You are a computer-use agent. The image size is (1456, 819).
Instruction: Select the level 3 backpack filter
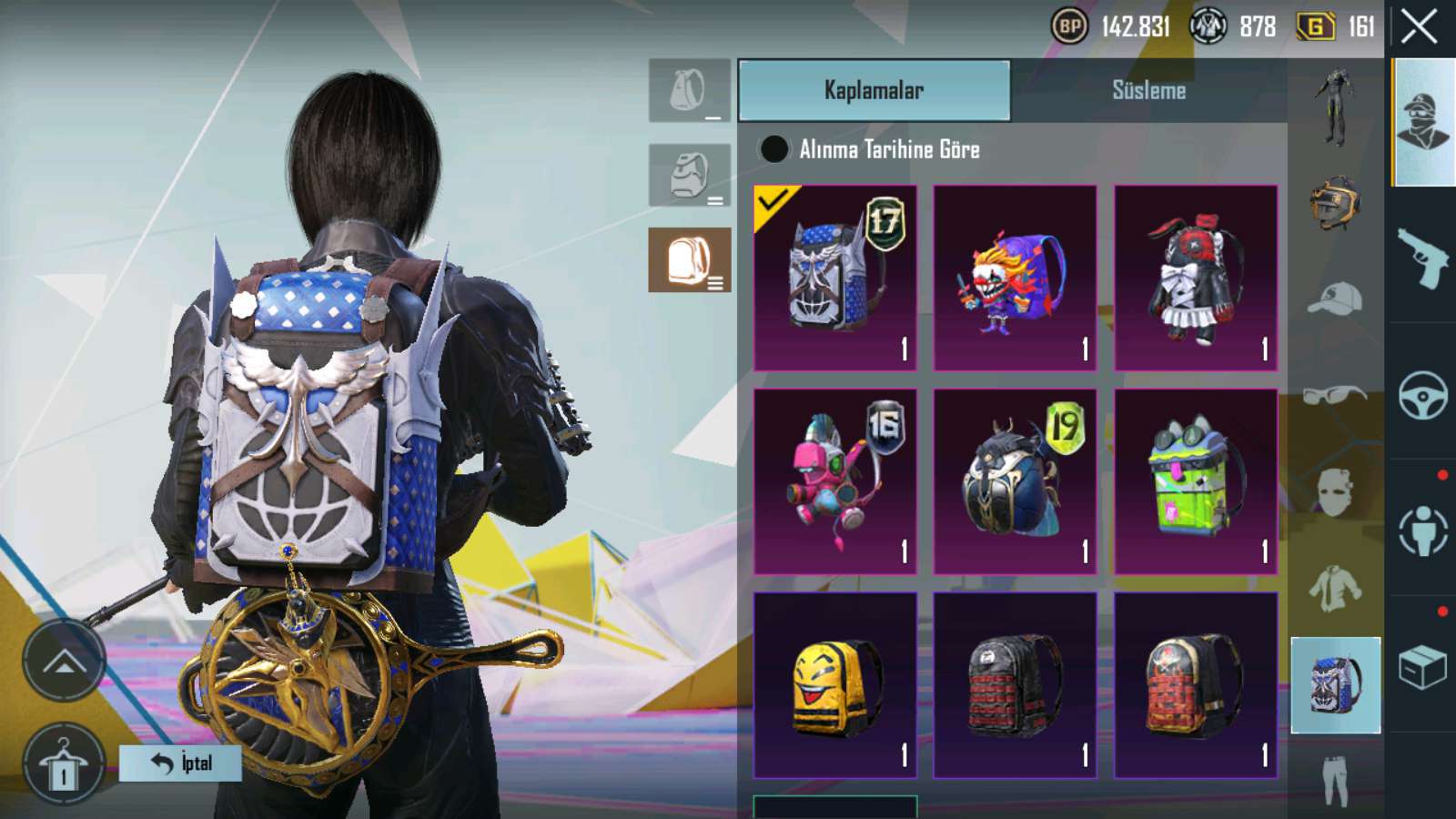pos(689,260)
